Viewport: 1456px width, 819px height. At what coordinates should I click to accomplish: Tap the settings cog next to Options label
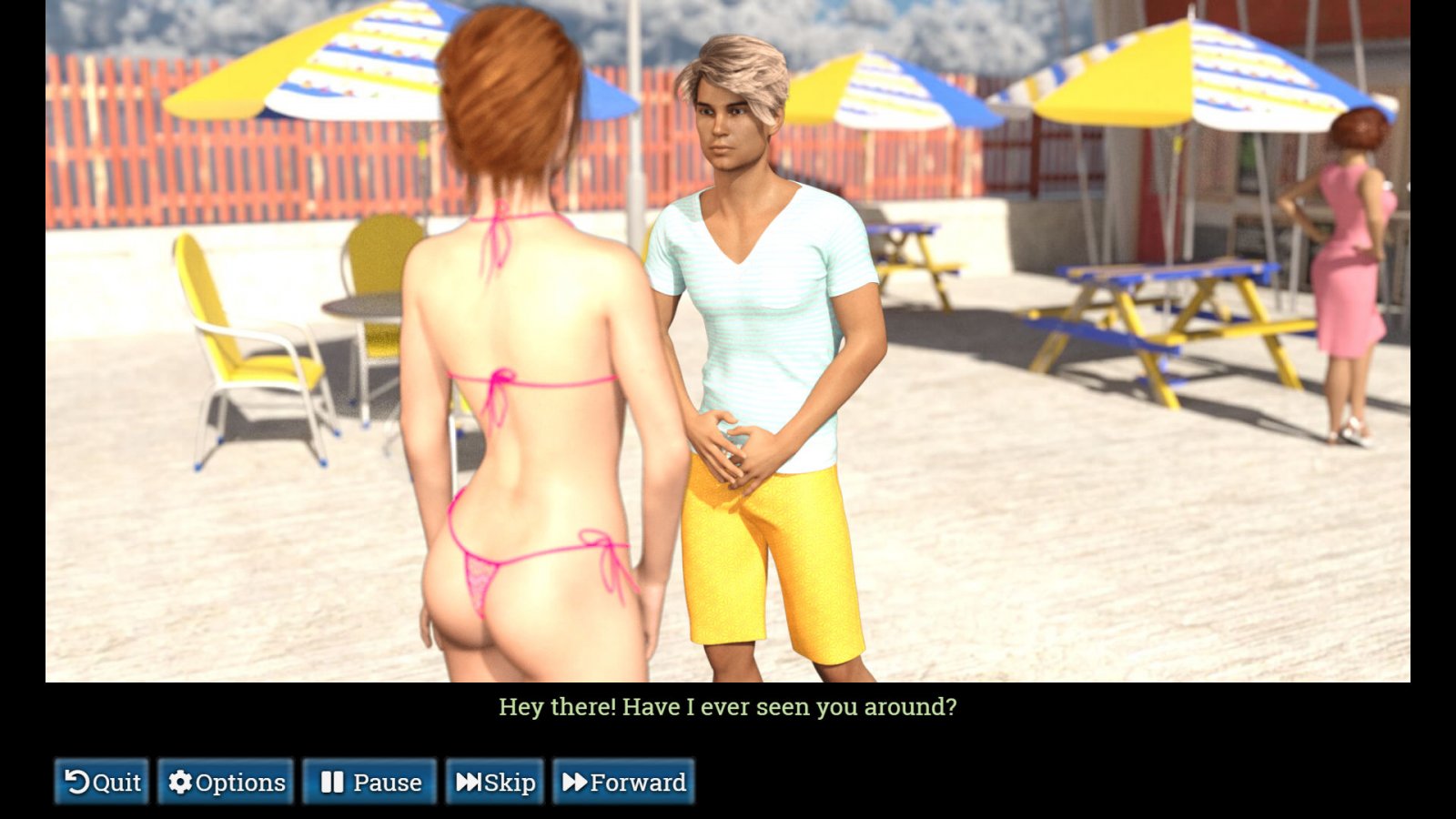pos(181,781)
